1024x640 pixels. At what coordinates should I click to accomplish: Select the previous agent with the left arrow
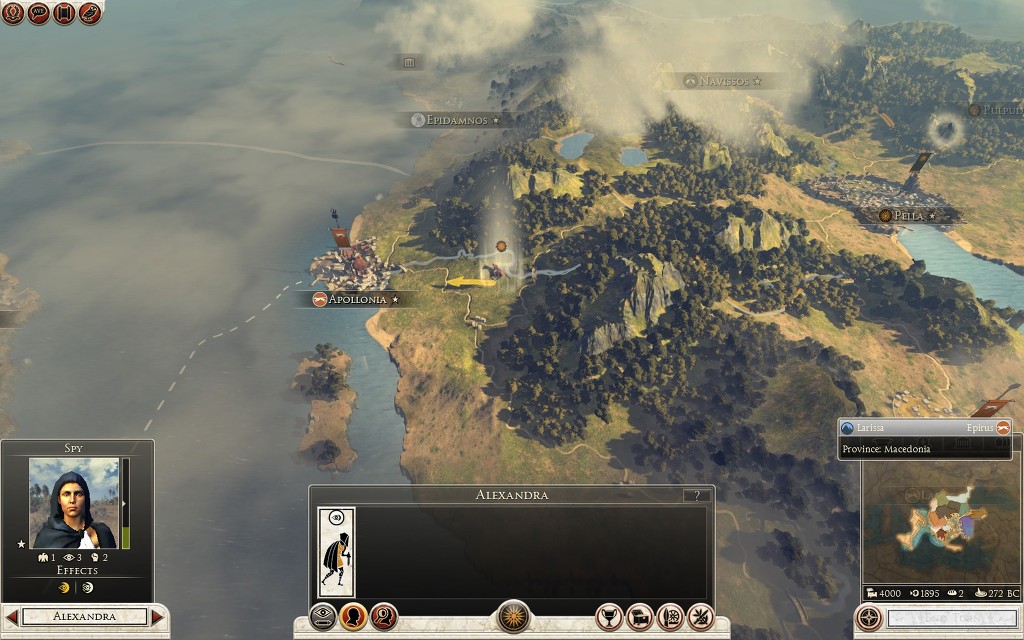click(x=12, y=617)
